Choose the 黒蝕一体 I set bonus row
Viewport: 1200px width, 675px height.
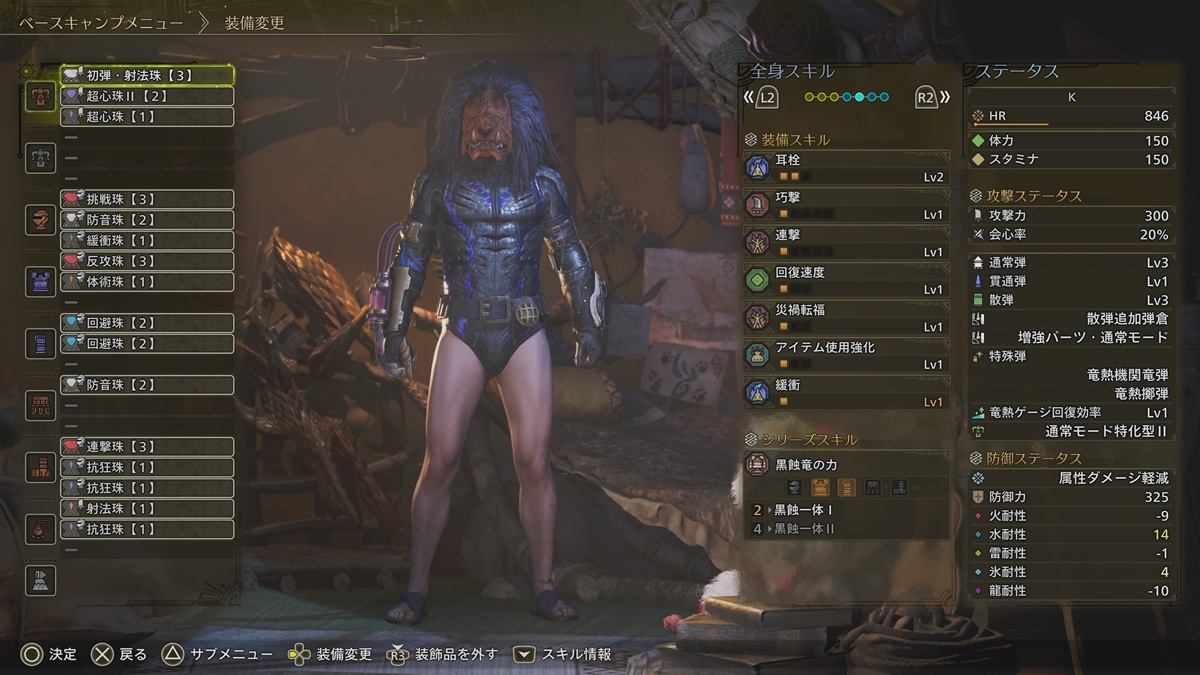click(x=846, y=510)
